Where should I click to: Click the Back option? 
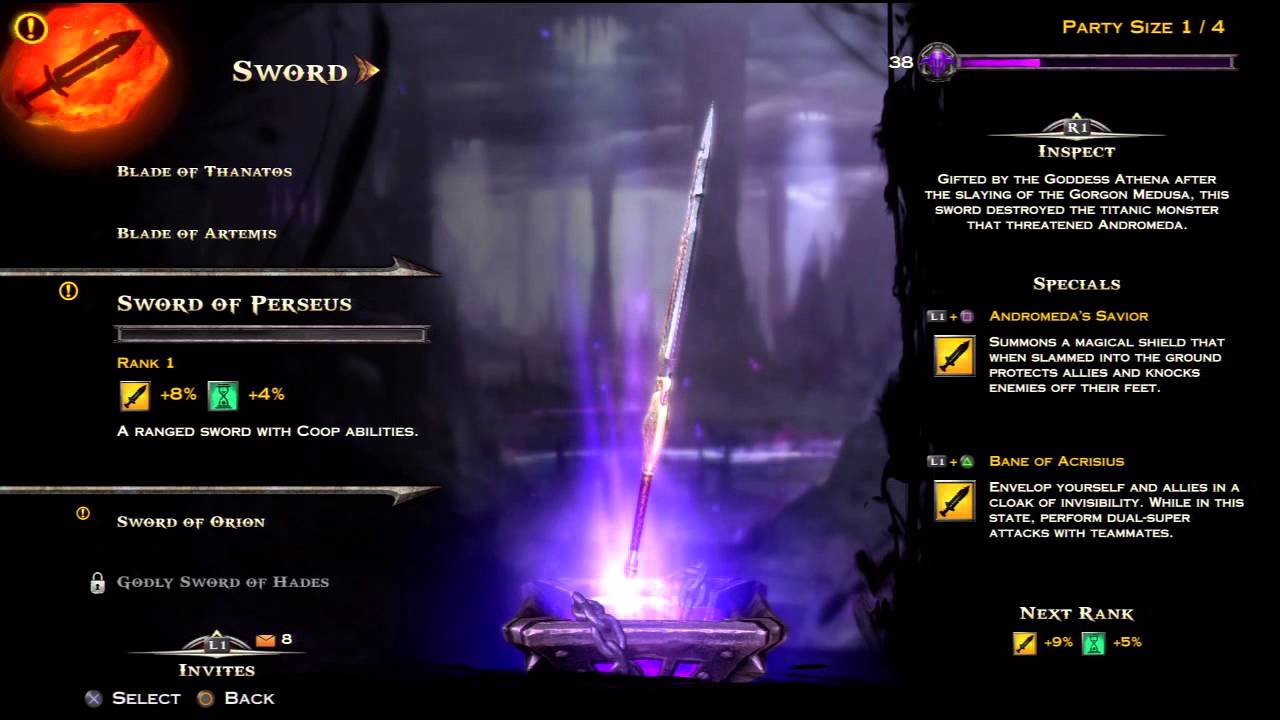[237, 698]
